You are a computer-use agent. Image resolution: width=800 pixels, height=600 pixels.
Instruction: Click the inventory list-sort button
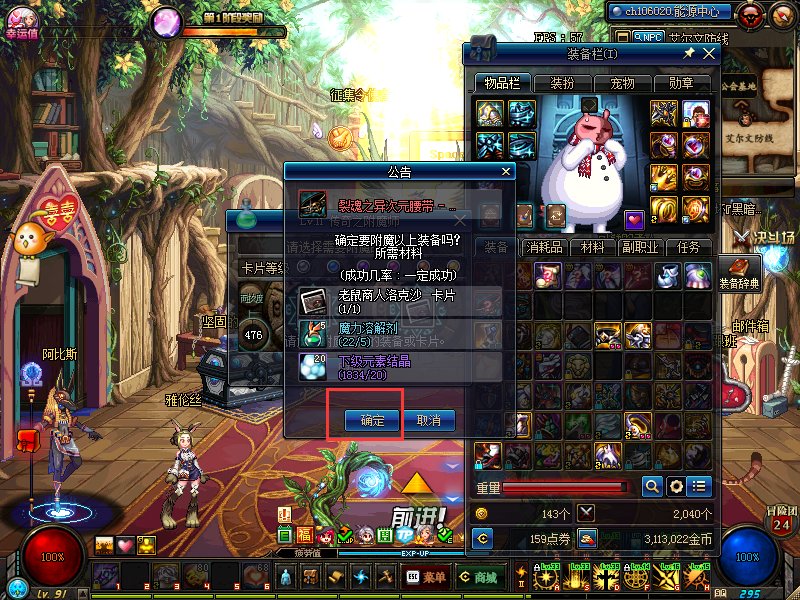point(699,486)
